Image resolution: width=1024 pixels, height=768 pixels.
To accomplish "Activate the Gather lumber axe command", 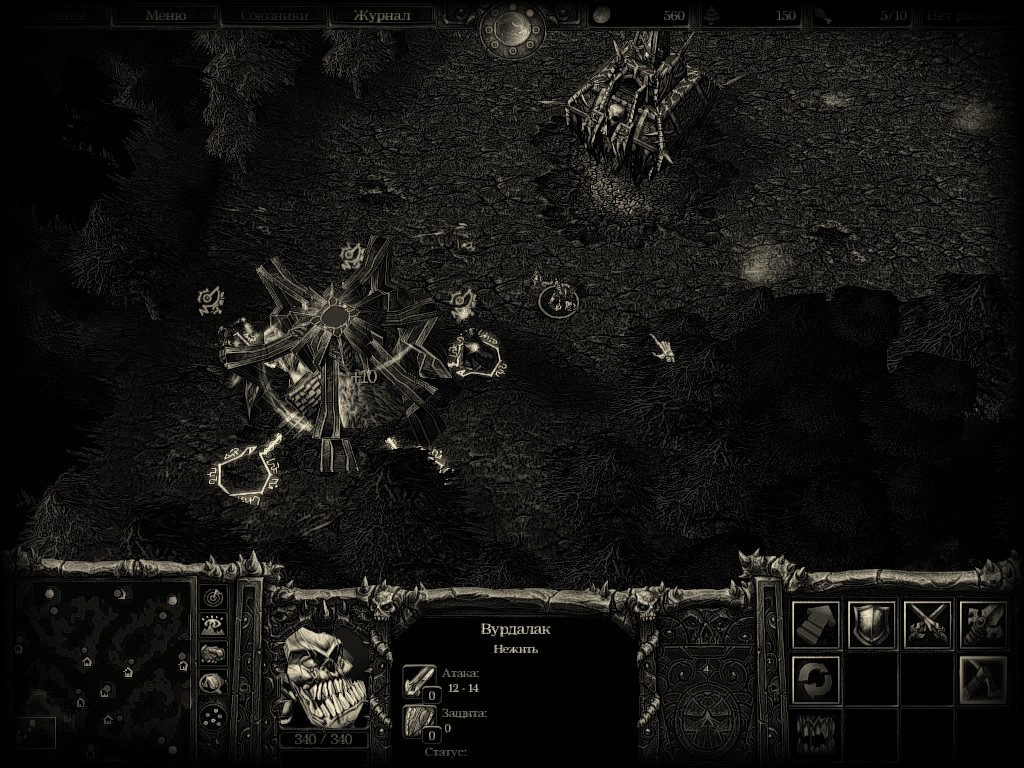I will [983, 680].
